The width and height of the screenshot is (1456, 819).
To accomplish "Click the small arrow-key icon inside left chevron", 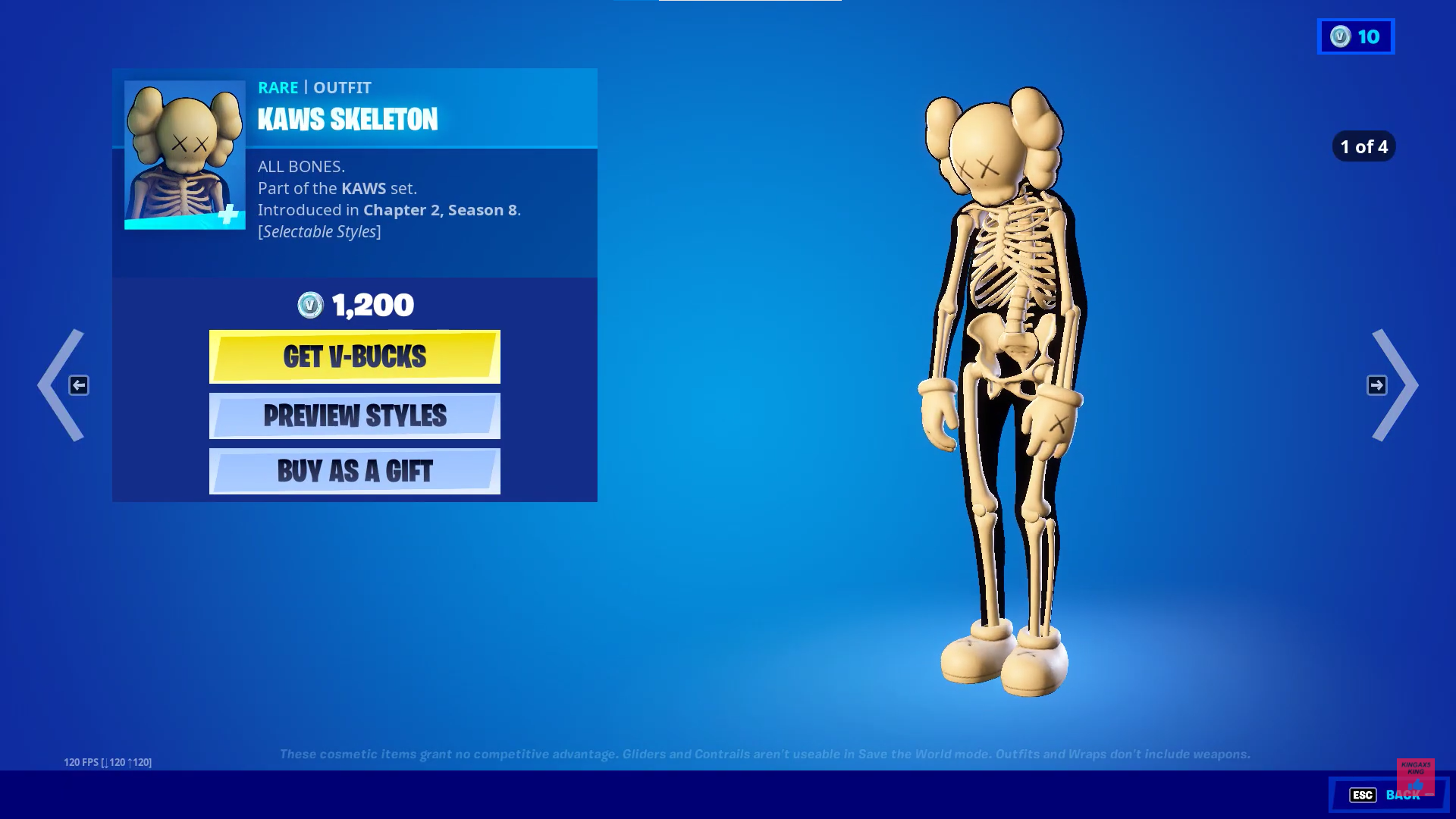I will tap(79, 385).
